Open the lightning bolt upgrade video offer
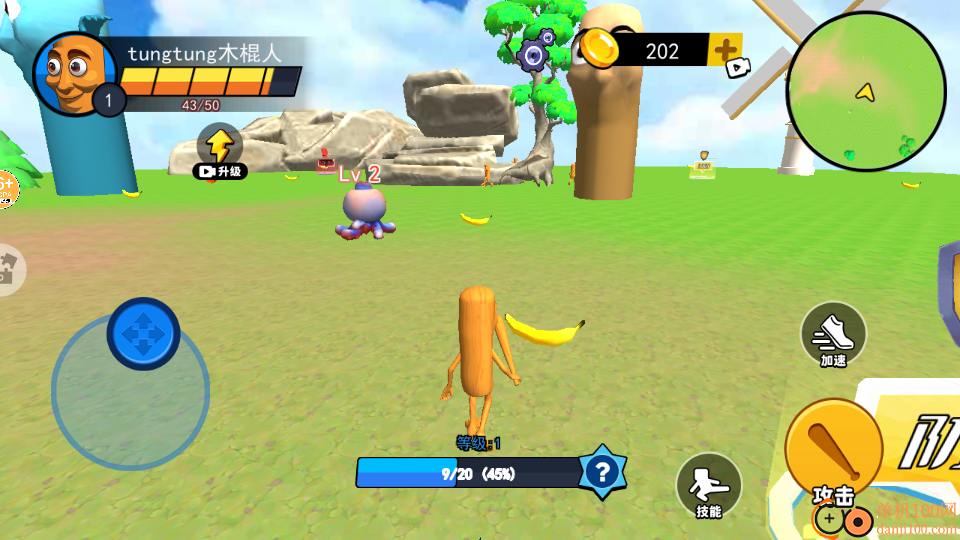960x540 pixels. pyautogui.click(x=220, y=150)
